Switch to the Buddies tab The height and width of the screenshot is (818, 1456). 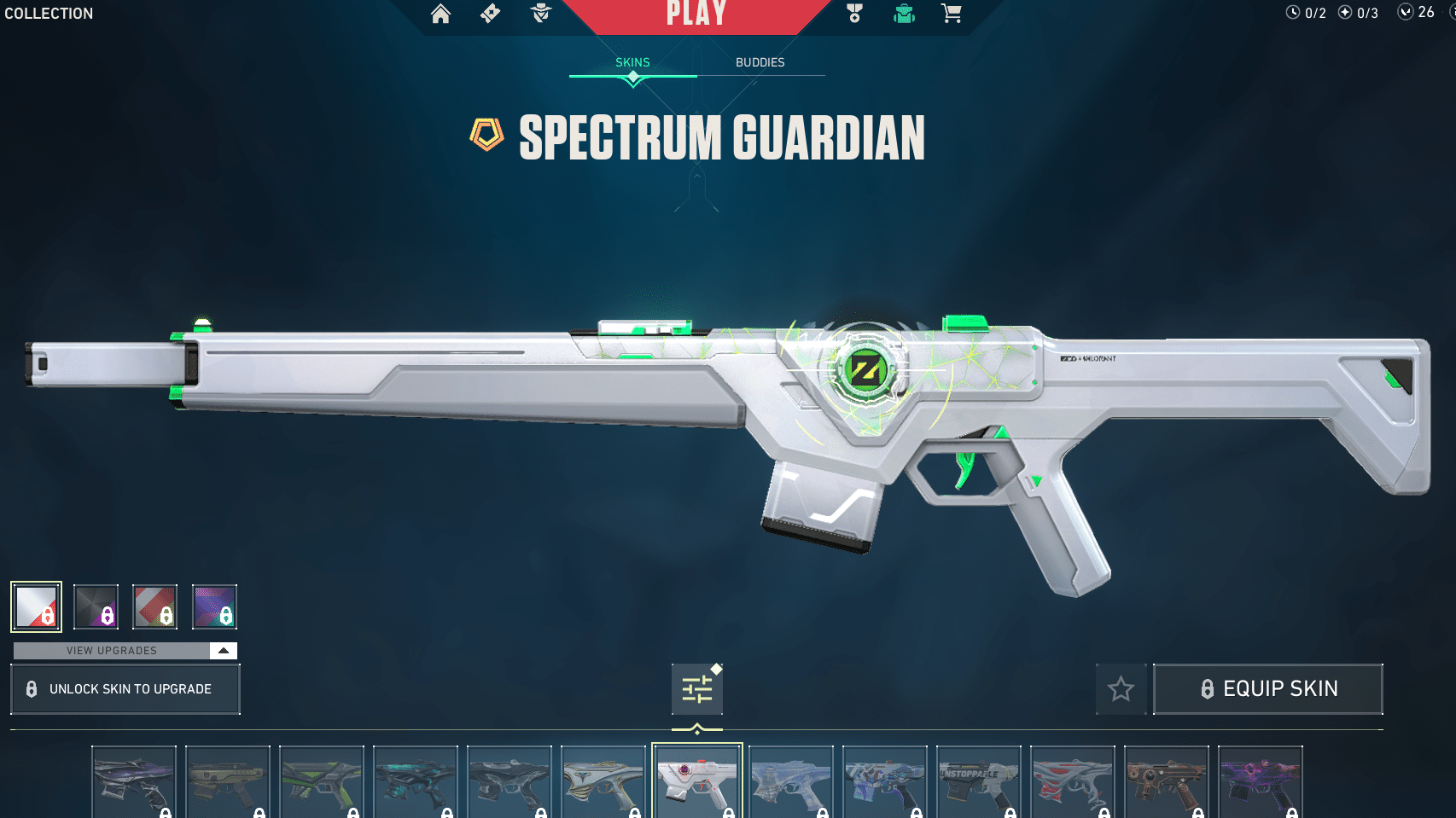click(x=760, y=61)
